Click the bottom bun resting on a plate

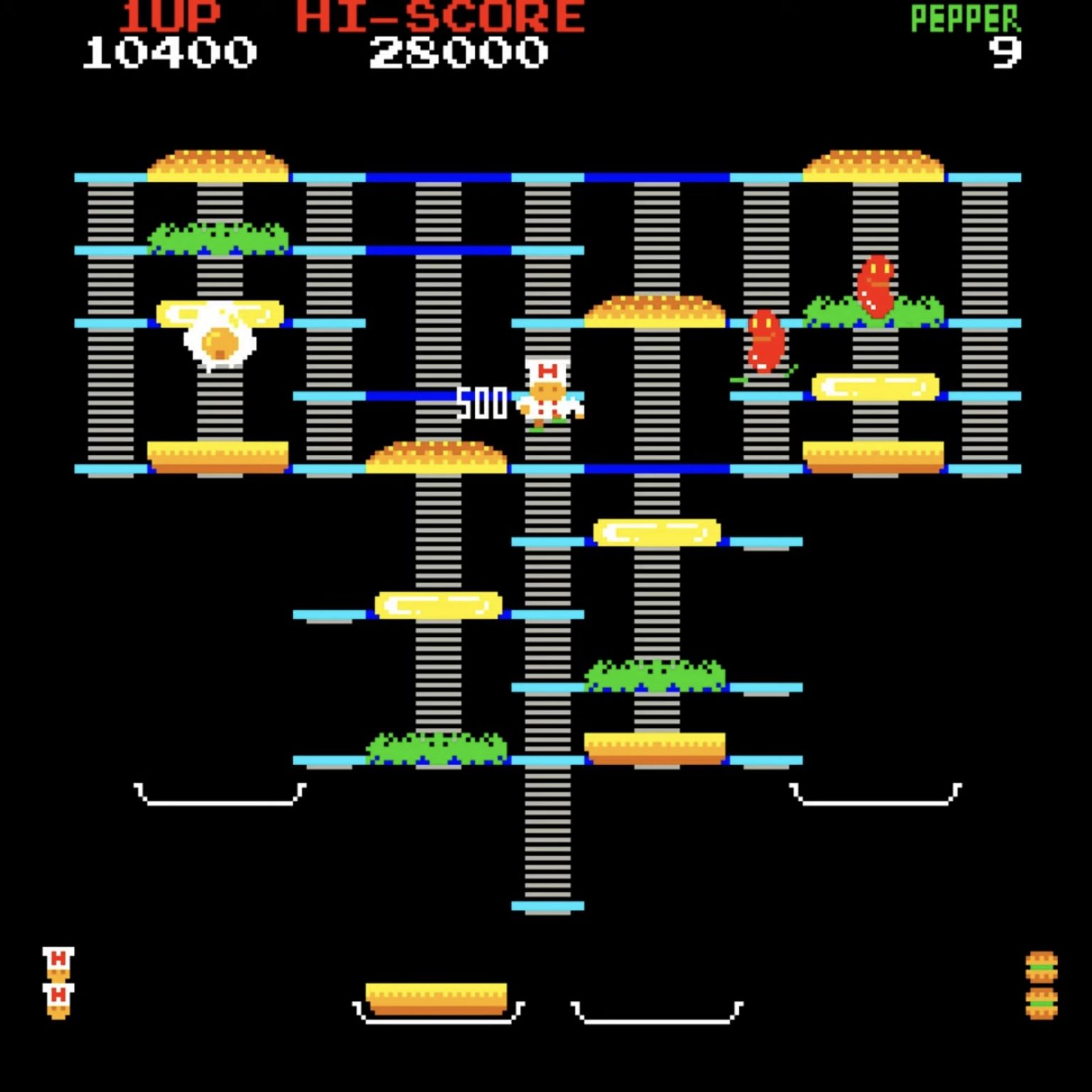pos(437,999)
